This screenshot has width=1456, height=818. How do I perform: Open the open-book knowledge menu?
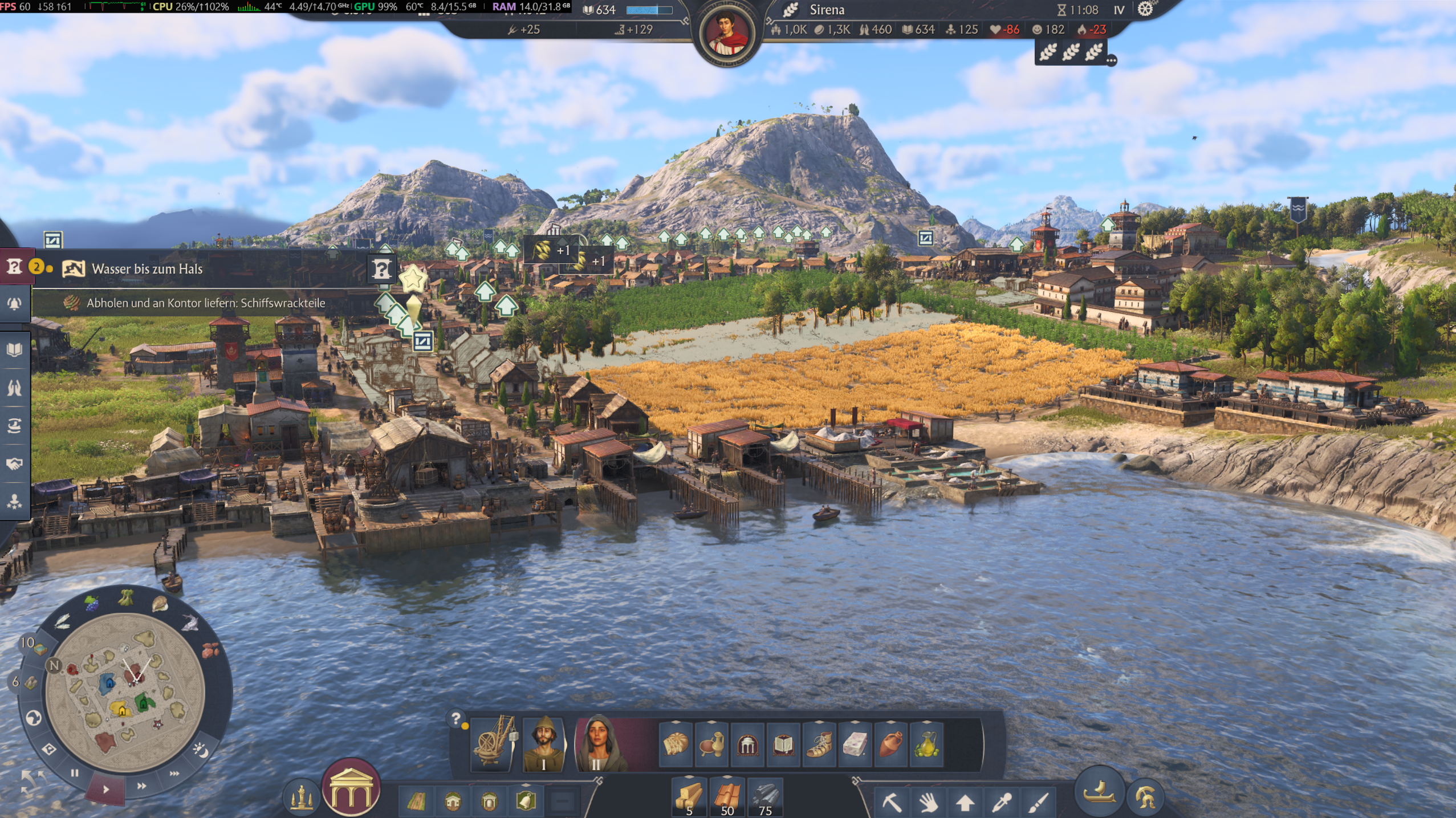14,349
